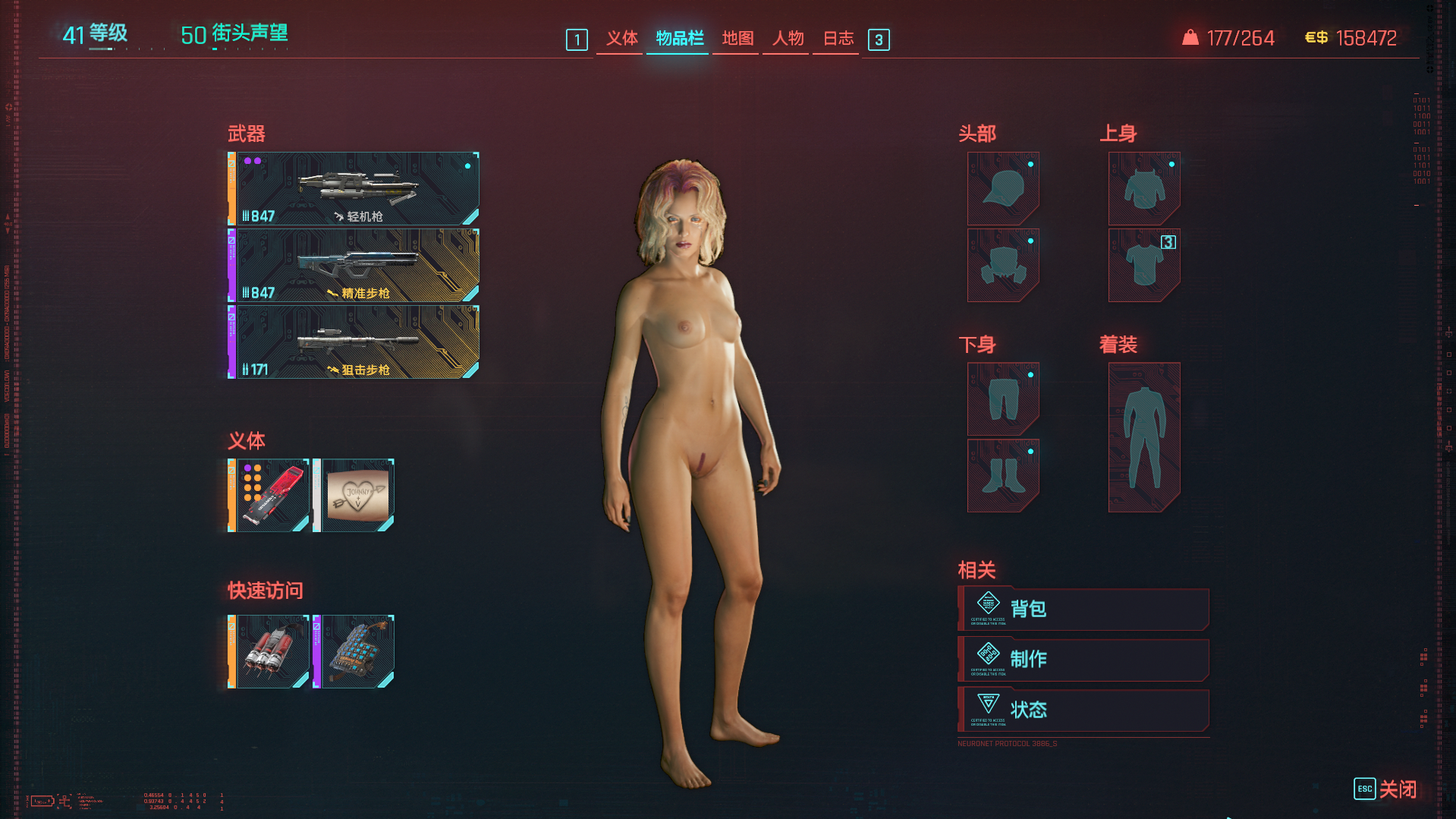Select the boots footwear slot
Screen dimensions: 1456x819
(x=1003, y=476)
